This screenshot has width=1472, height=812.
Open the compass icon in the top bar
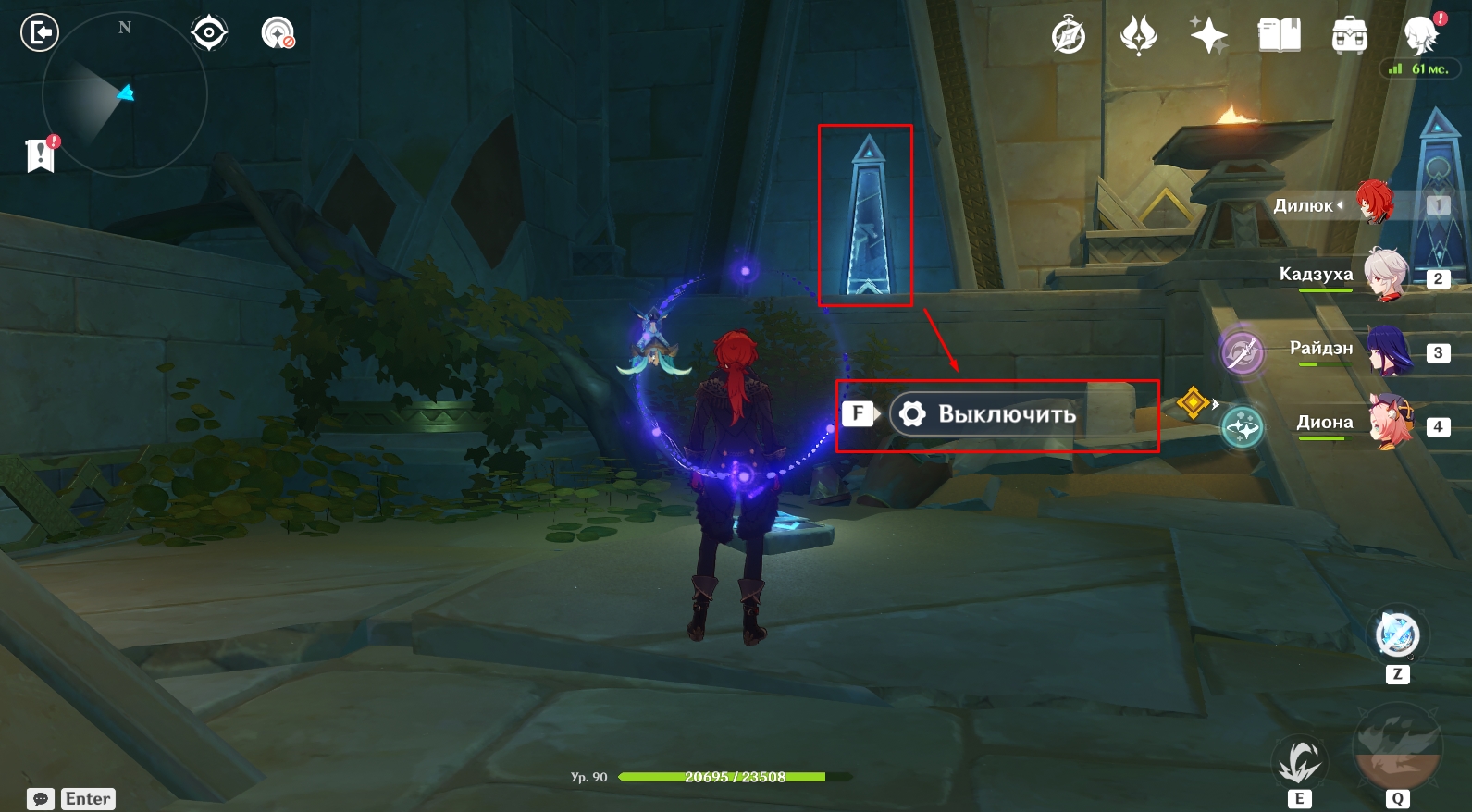coord(1069,37)
